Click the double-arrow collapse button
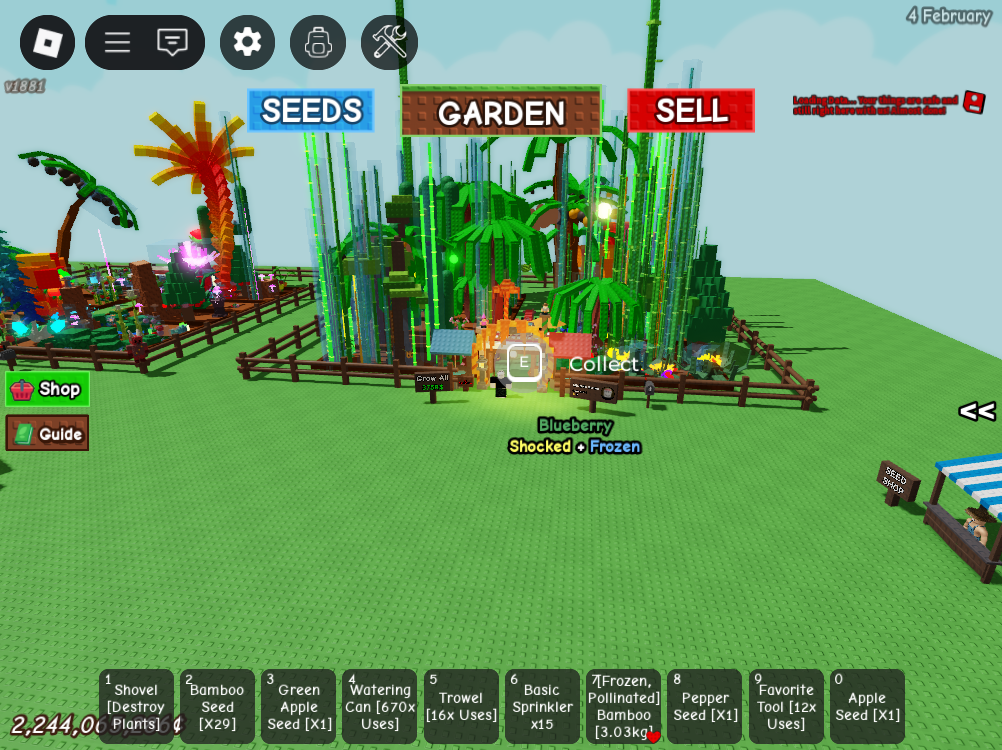The height and width of the screenshot is (750, 1002). (976, 411)
